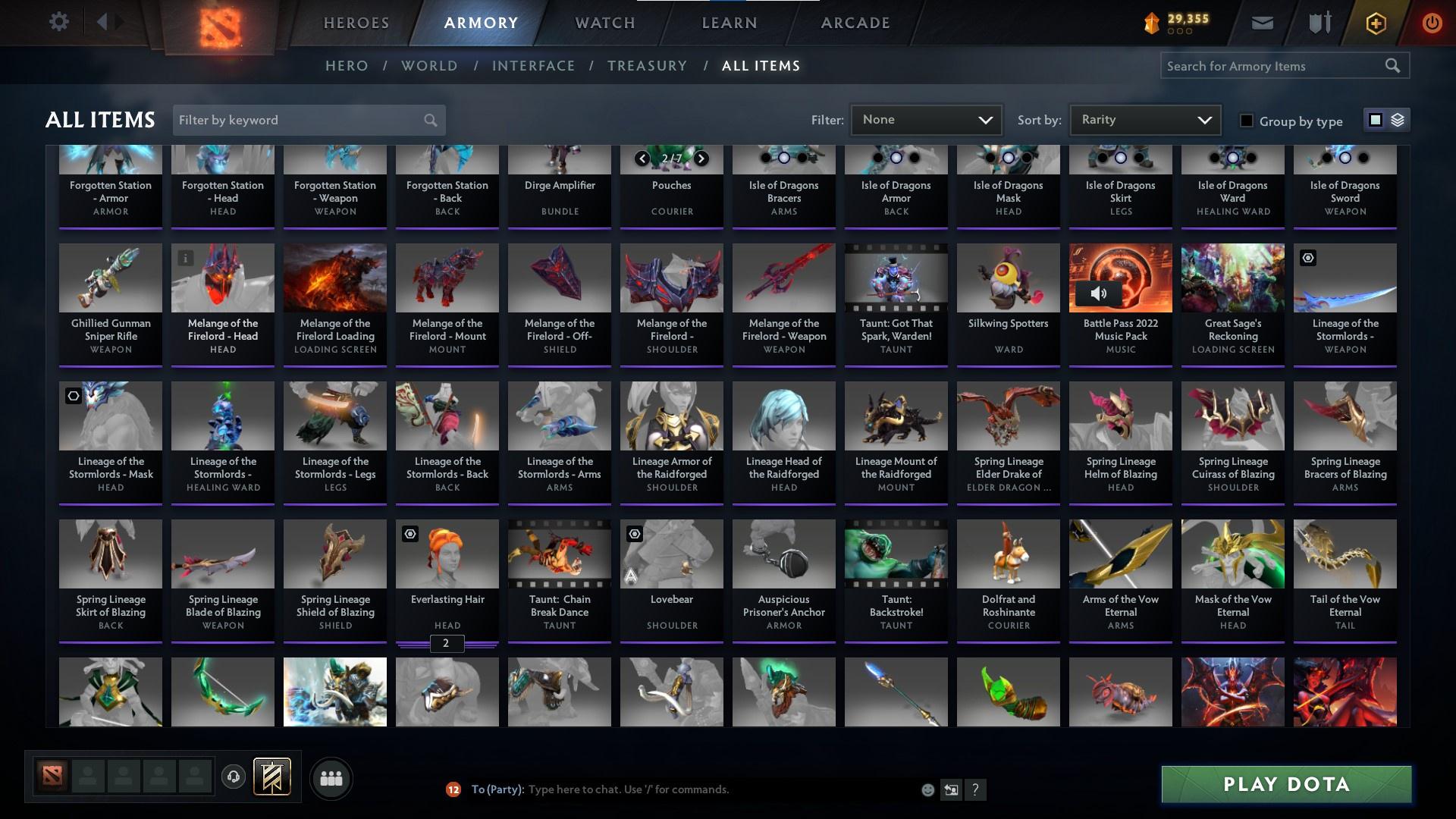Open the HEROES menu item

pyautogui.click(x=355, y=23)
